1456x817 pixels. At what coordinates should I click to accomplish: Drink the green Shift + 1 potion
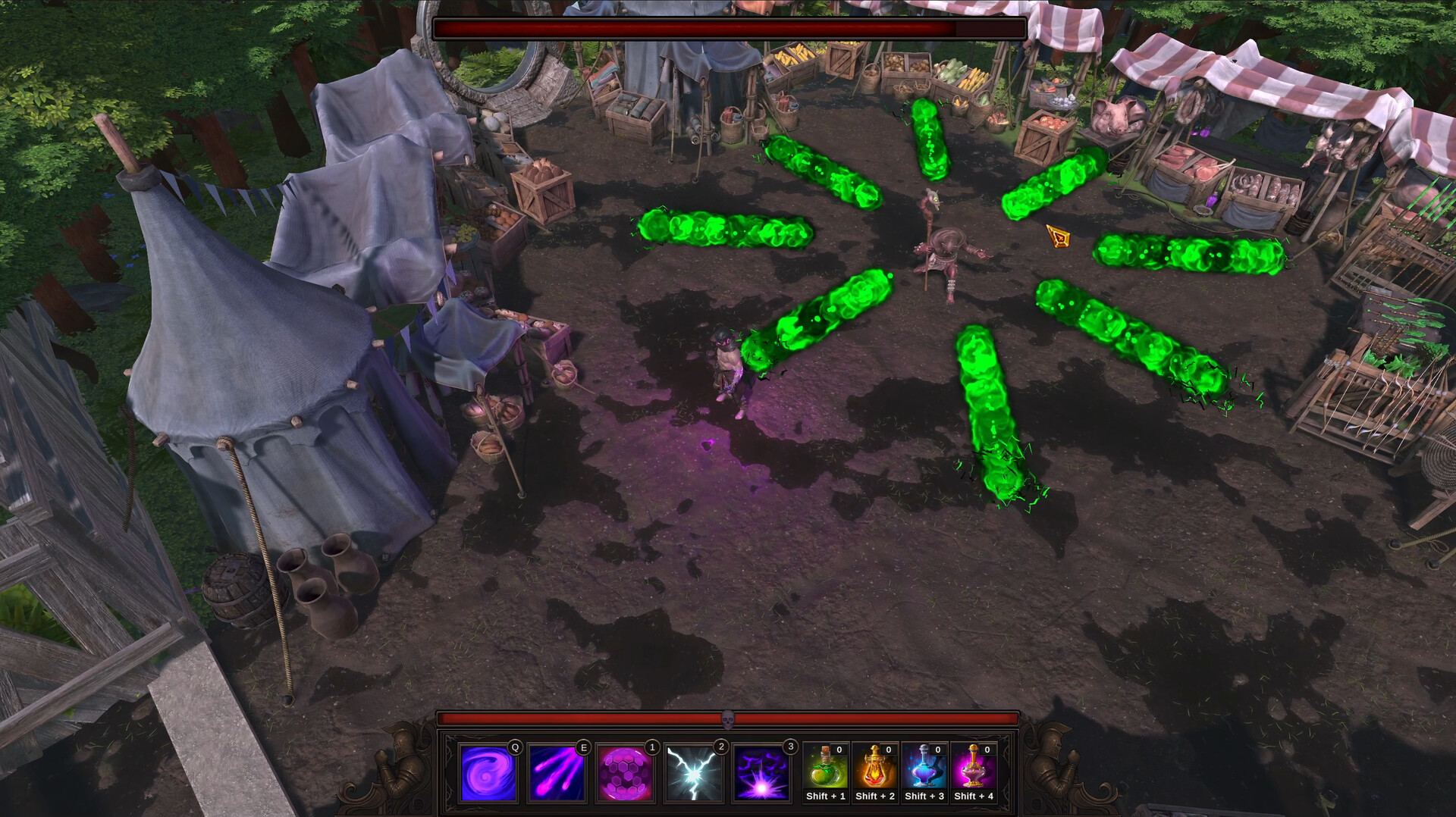point(825,769)
